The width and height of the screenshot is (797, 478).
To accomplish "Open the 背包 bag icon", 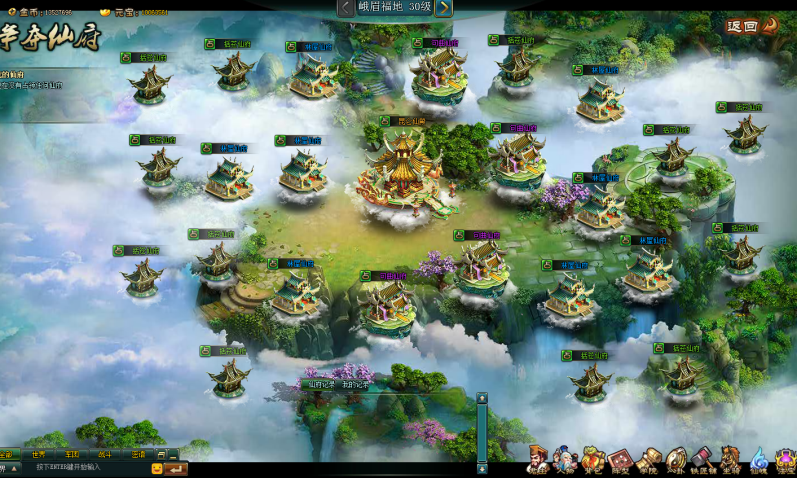I will click(593, 460).
